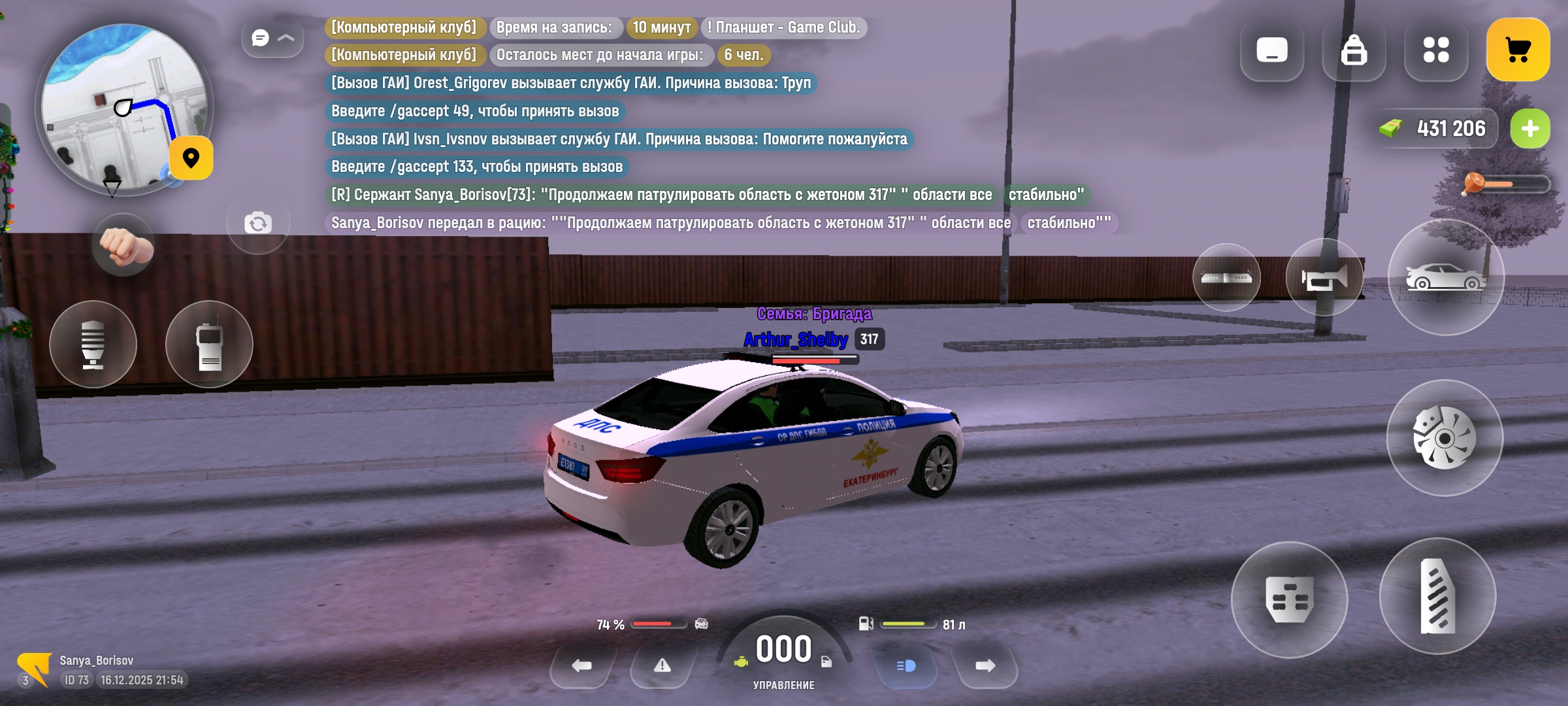Apply the brake disc handbrake button

1444,438
